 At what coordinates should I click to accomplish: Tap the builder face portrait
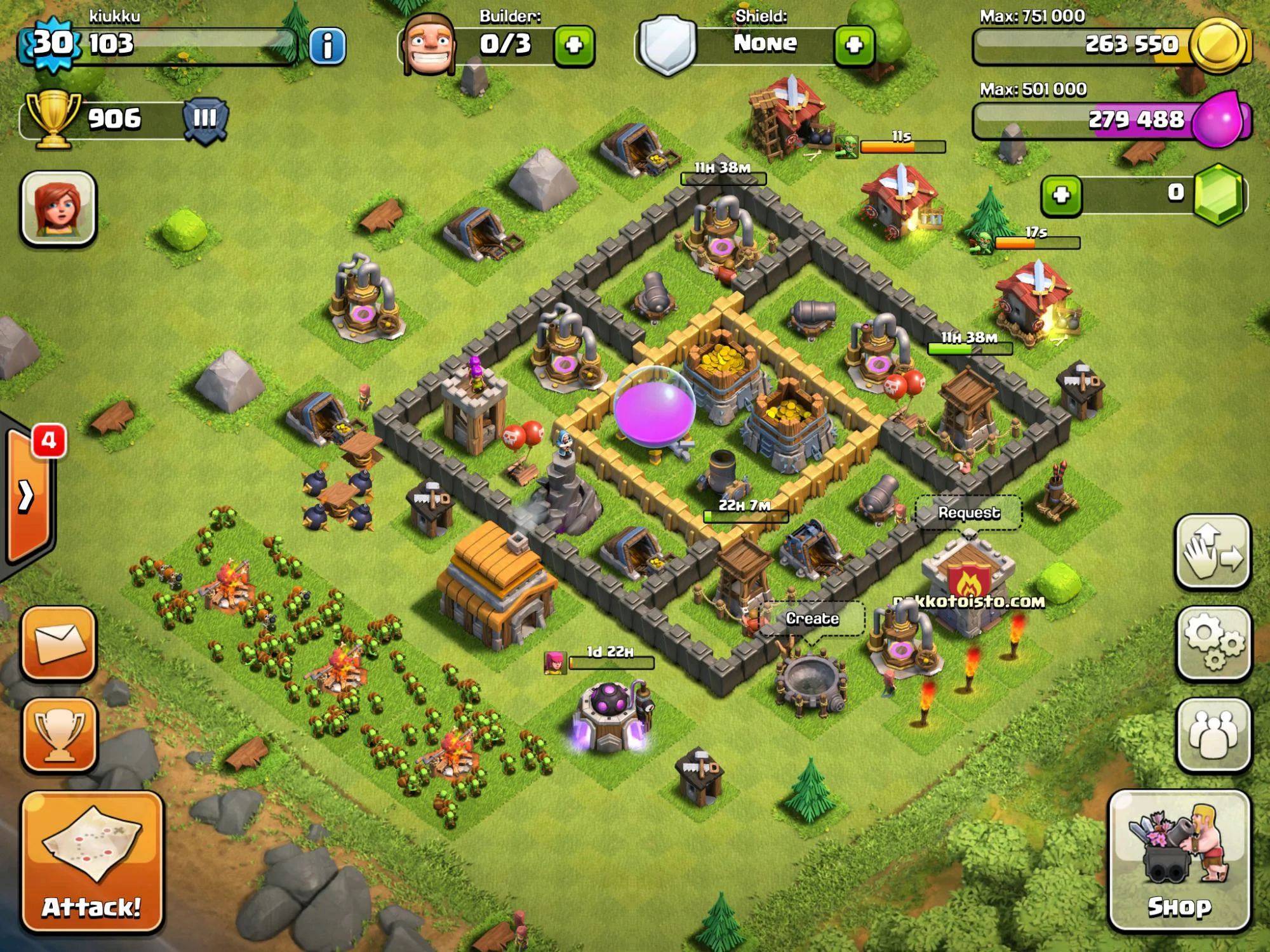429,44
